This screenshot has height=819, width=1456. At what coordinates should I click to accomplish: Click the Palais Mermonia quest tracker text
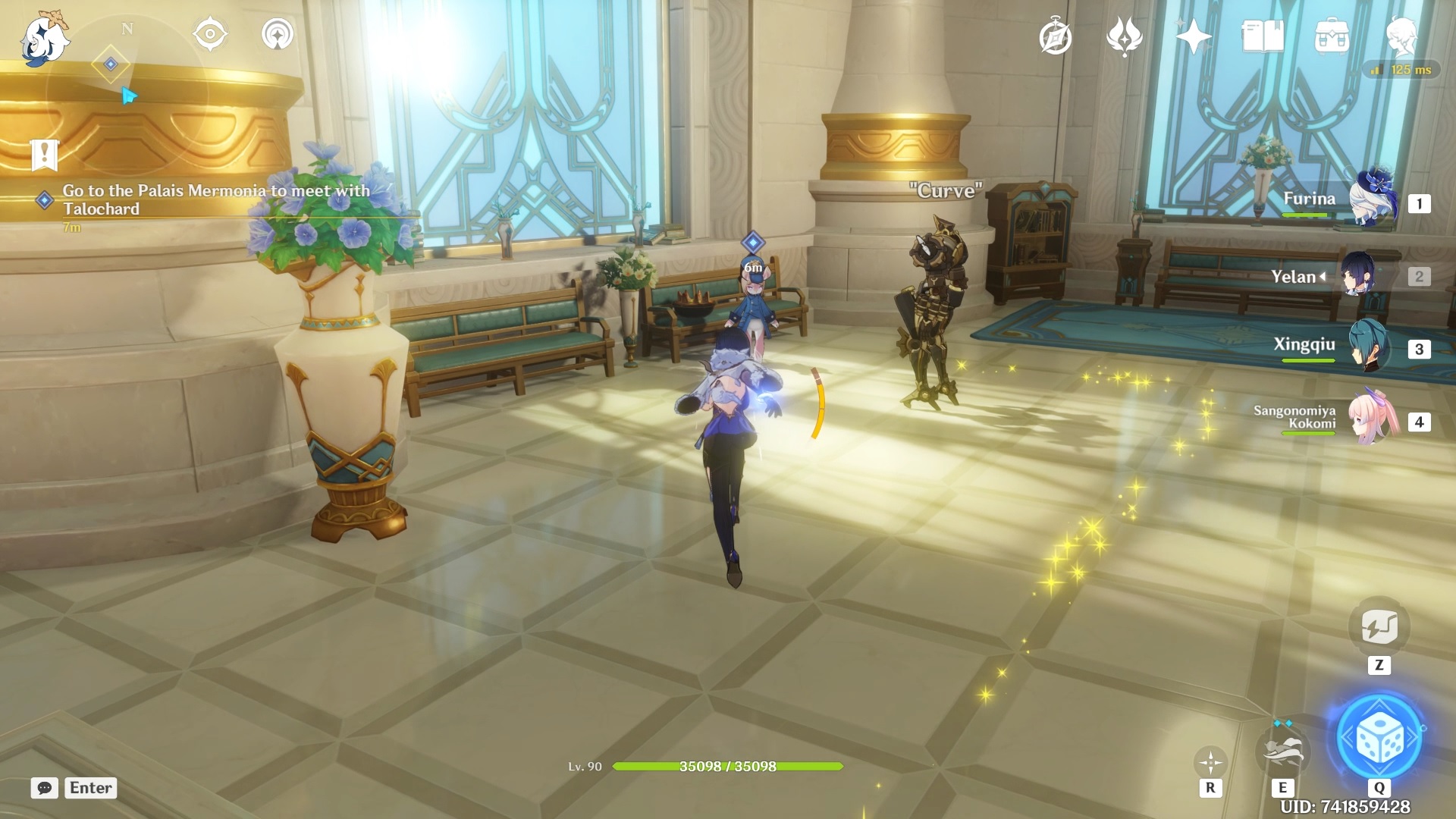click(x=215, y=199)
